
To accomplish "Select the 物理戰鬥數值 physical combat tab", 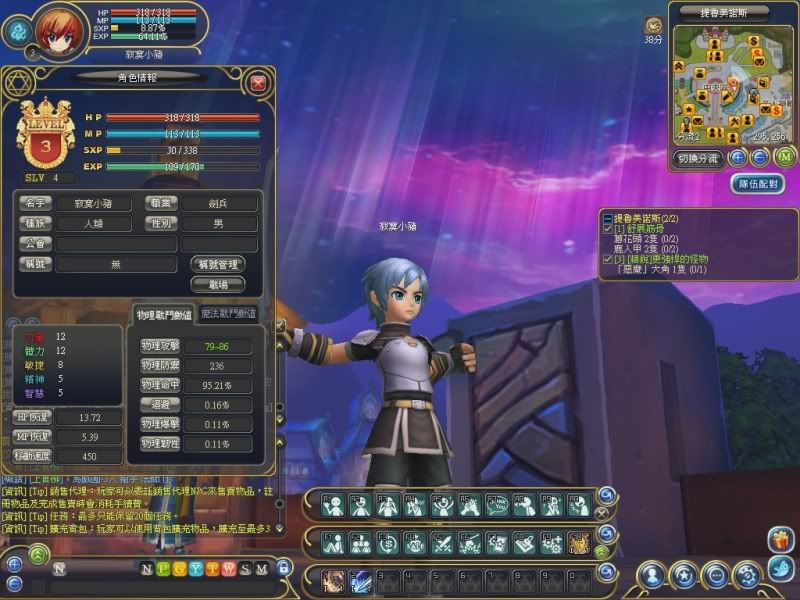I will pos(164,315).
